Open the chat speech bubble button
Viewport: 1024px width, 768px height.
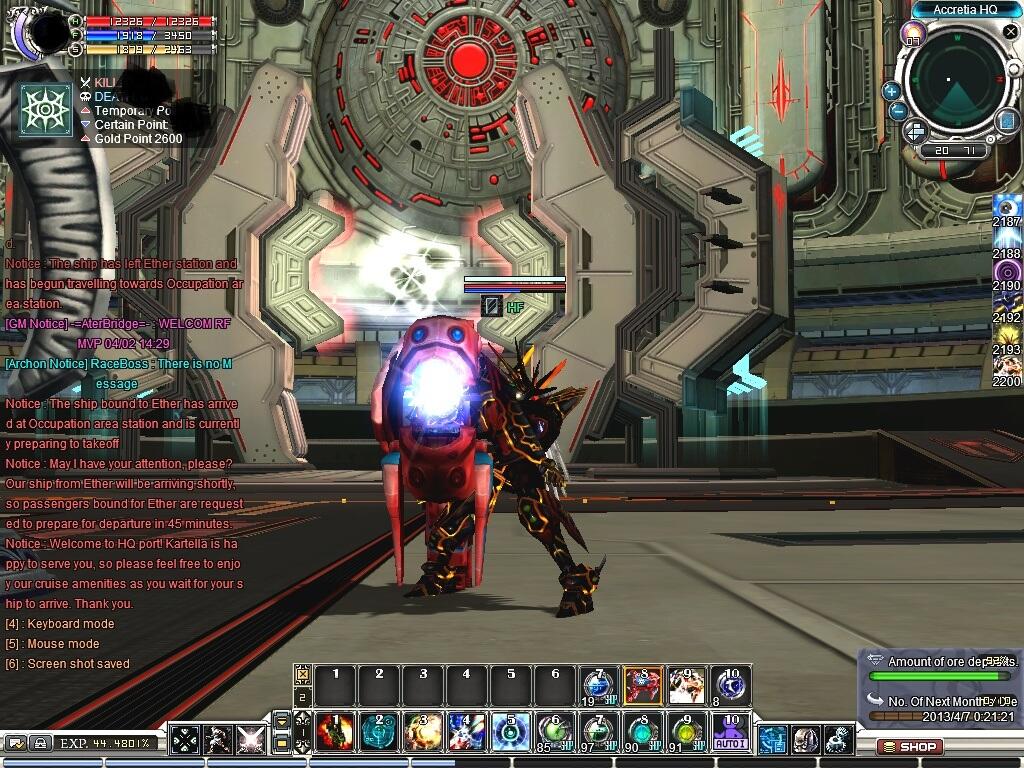[x=16, y=743]
